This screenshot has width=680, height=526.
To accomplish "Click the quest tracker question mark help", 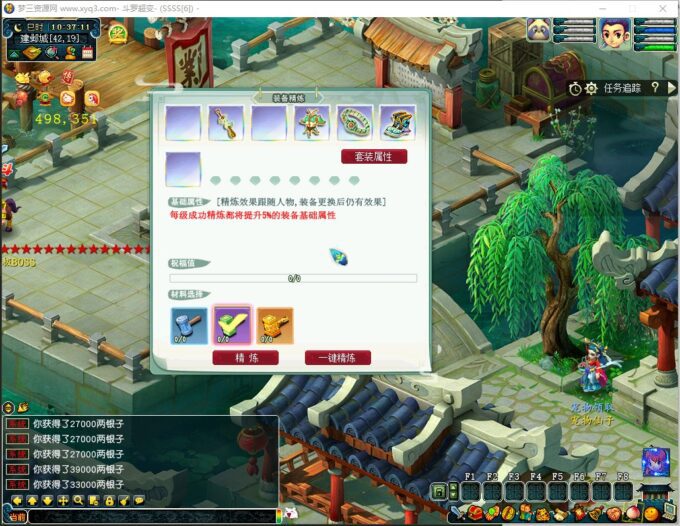I will click(656, 88).
